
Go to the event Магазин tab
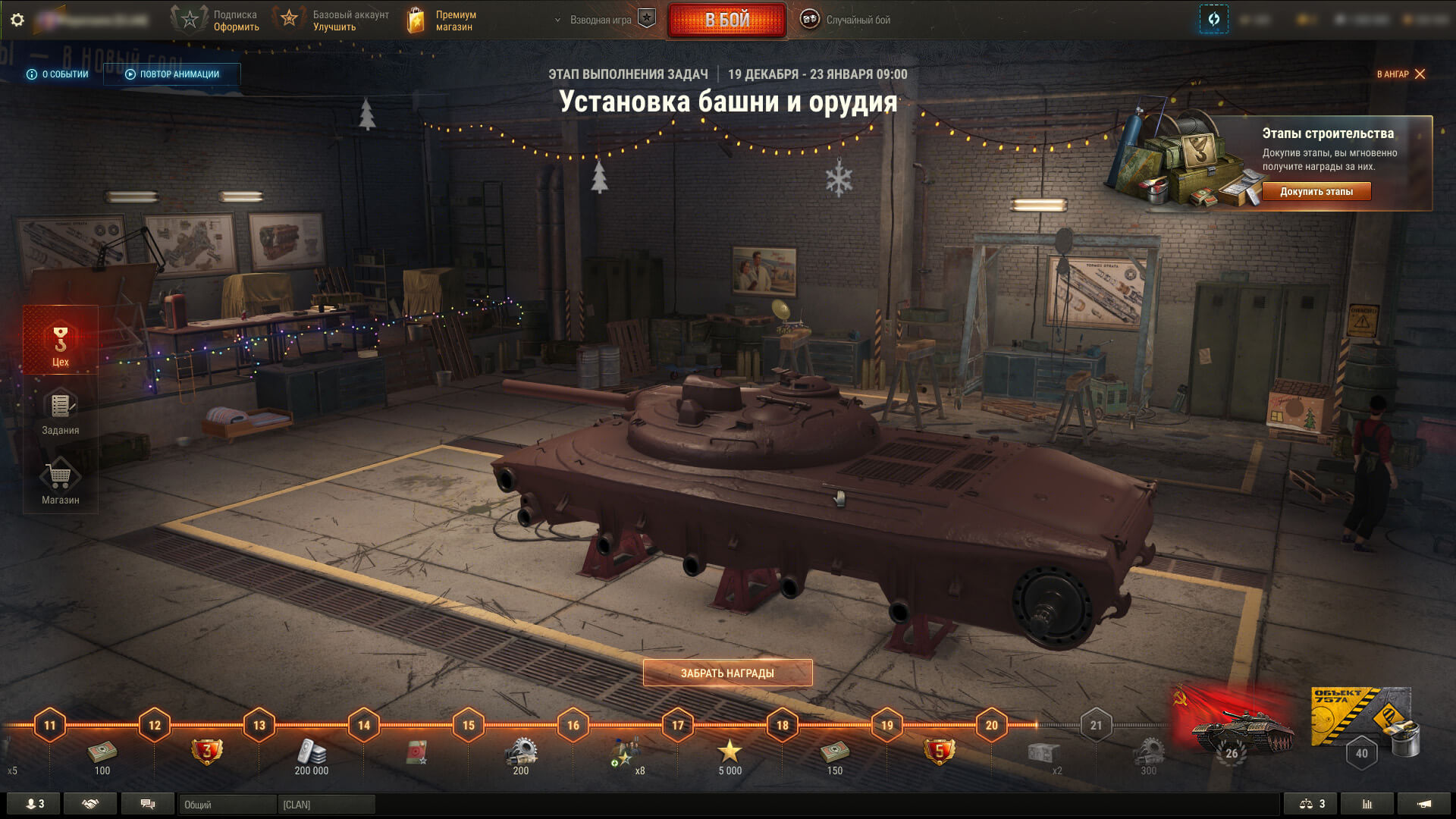pyautogui.click(x=61, y=483)
